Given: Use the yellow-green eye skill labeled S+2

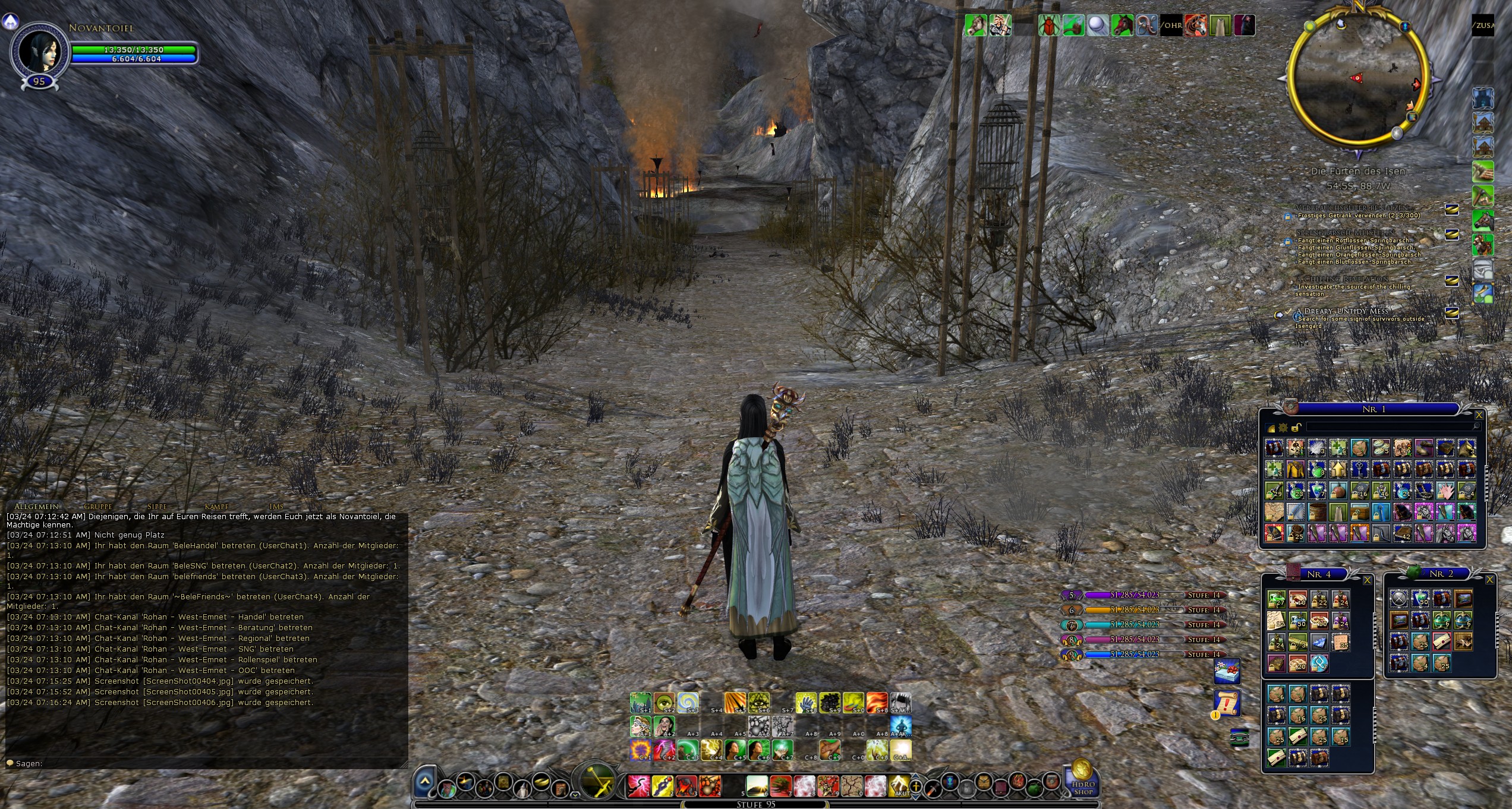Looking at the screenshot, I should (664, 703).
